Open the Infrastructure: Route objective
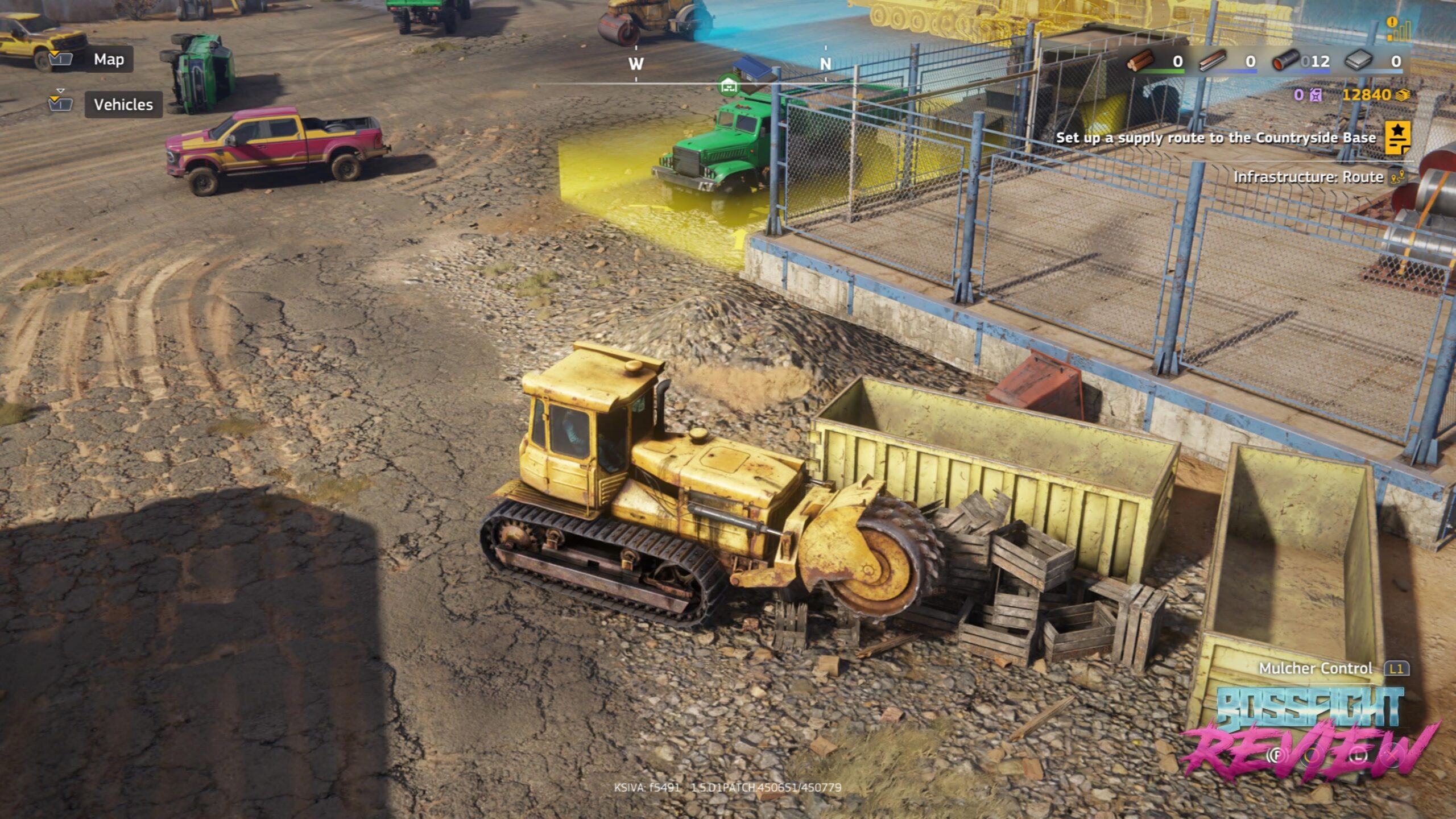 (x=1308, y=177)
